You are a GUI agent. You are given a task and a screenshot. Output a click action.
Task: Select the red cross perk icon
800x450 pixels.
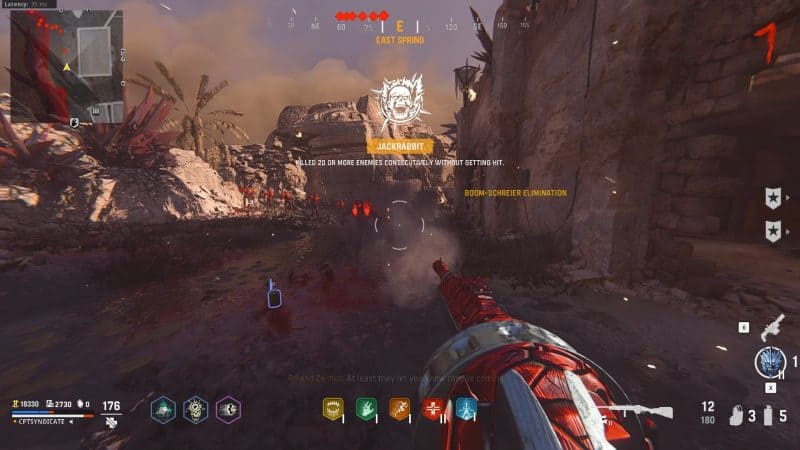pyautogui.click(x=433, y=408)
